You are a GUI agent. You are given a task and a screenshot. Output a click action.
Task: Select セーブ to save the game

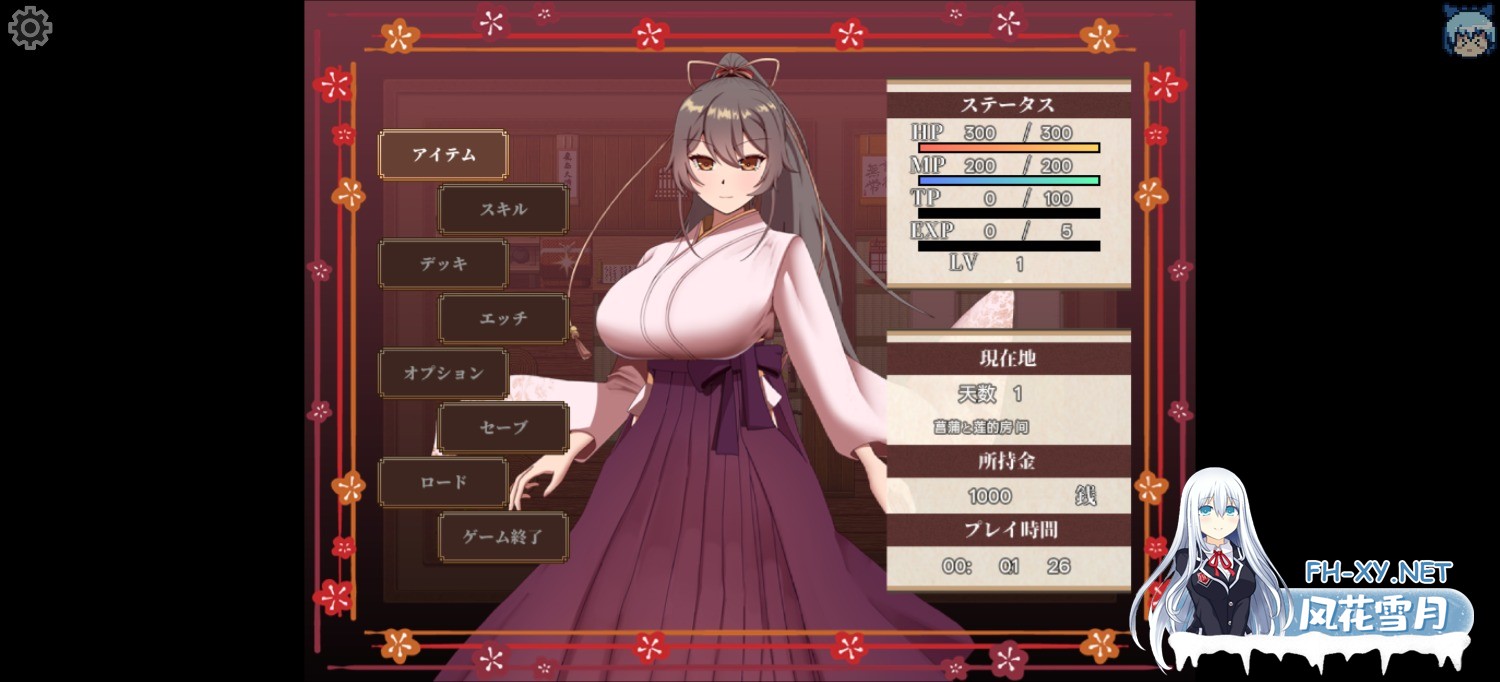[x=503, y=427]
